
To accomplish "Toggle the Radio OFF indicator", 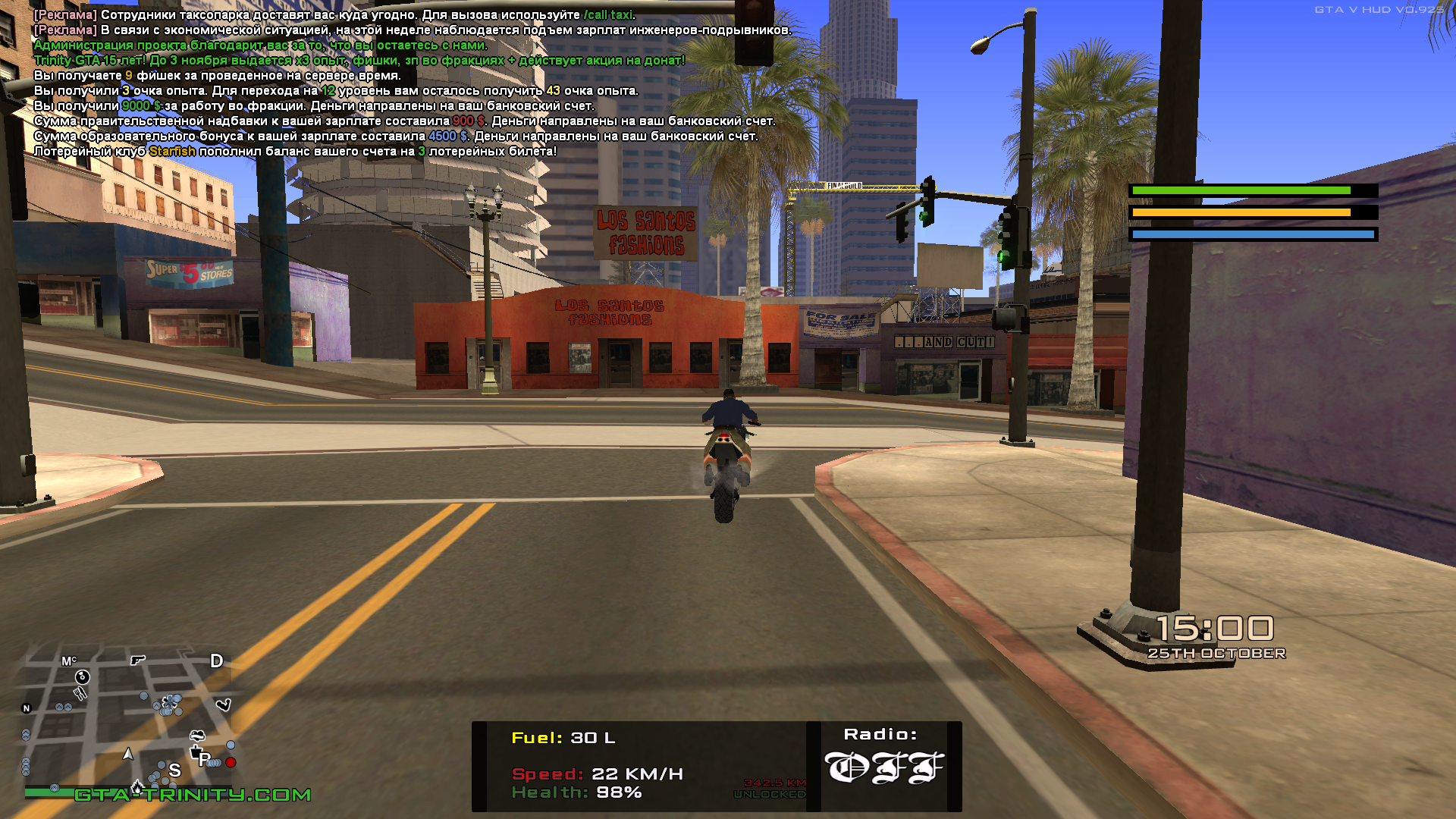I will tap(883, 767).
